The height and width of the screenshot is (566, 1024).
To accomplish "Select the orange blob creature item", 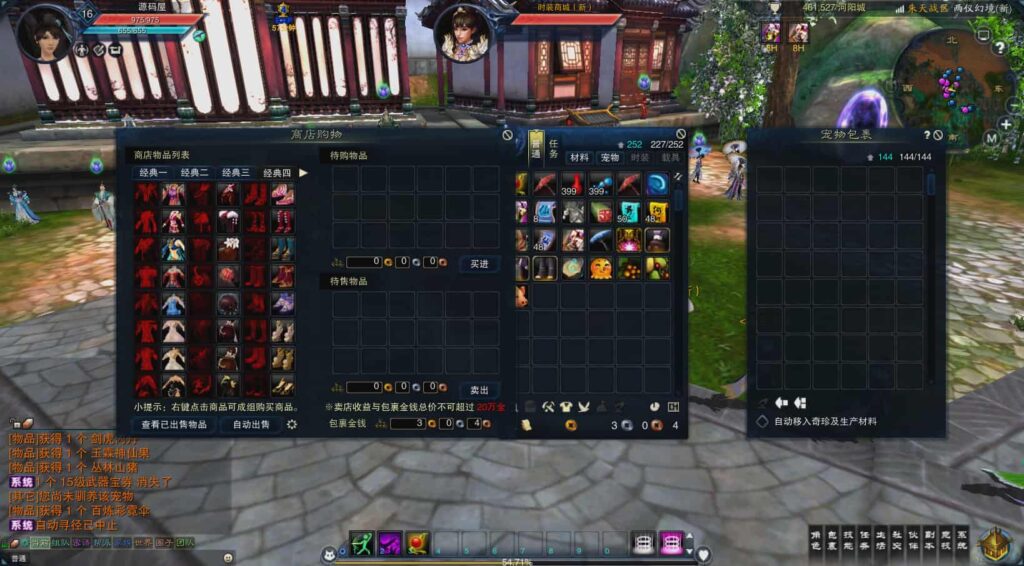I will click(x=600, y=268).
